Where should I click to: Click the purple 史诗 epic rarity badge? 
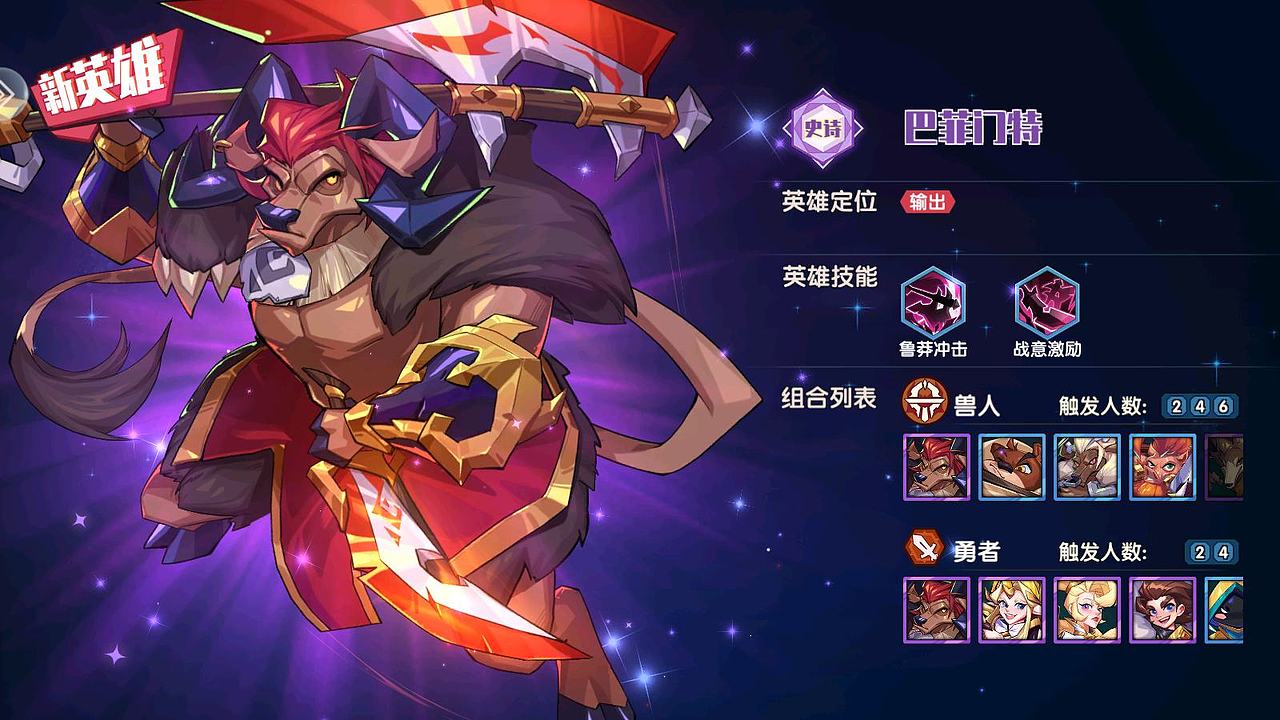[x=823, y=126]
